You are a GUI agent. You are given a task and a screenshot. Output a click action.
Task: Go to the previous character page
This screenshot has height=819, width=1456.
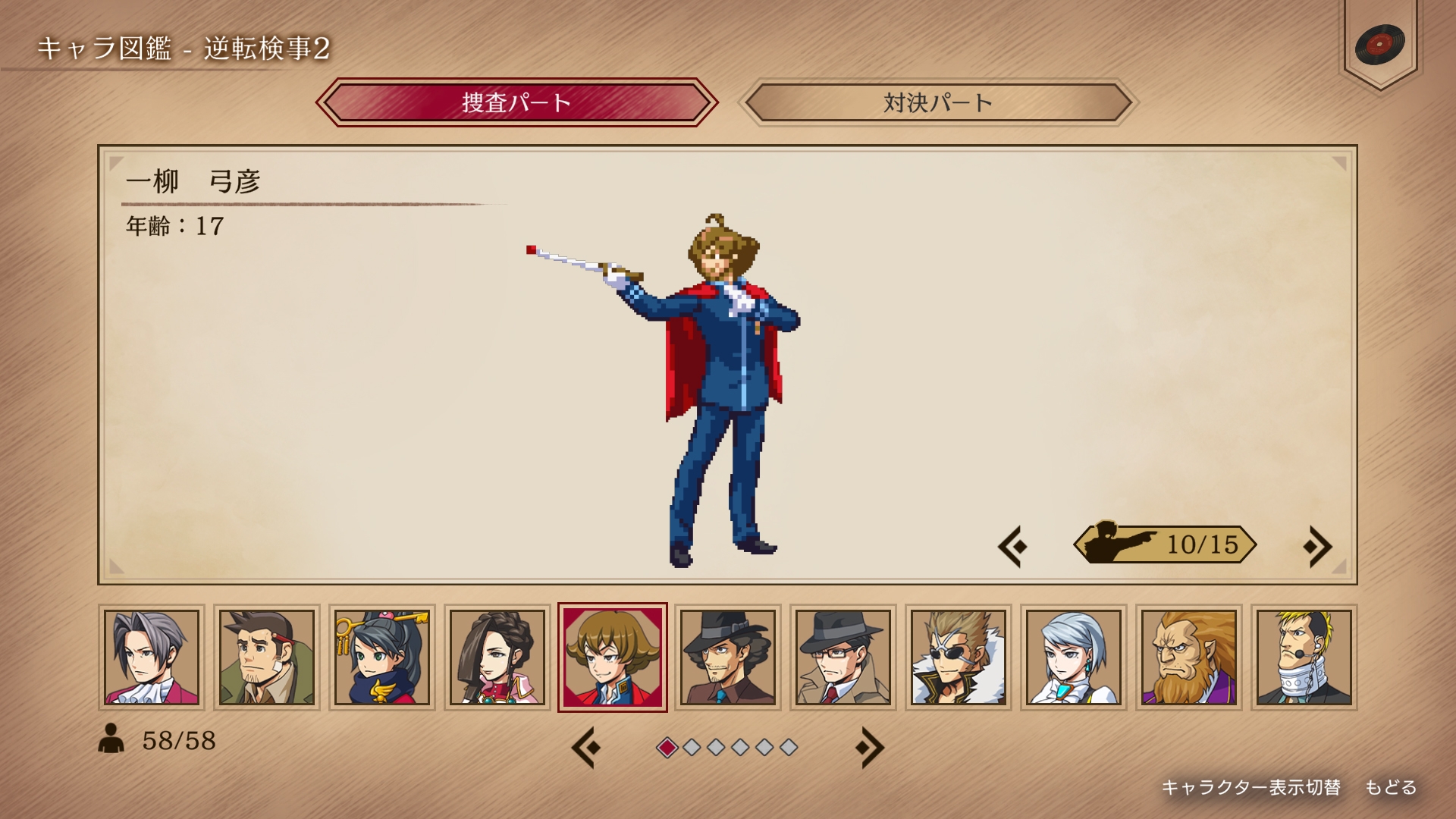[586, 748]
